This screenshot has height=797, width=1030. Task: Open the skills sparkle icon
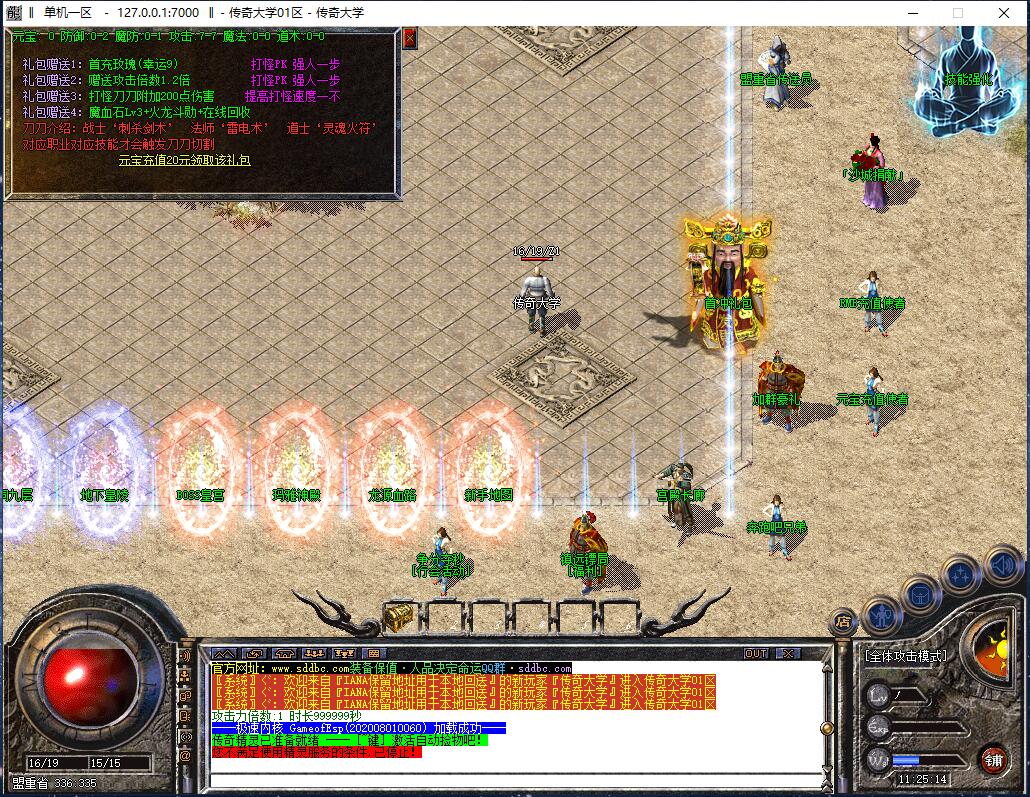[x=961, y=575]
